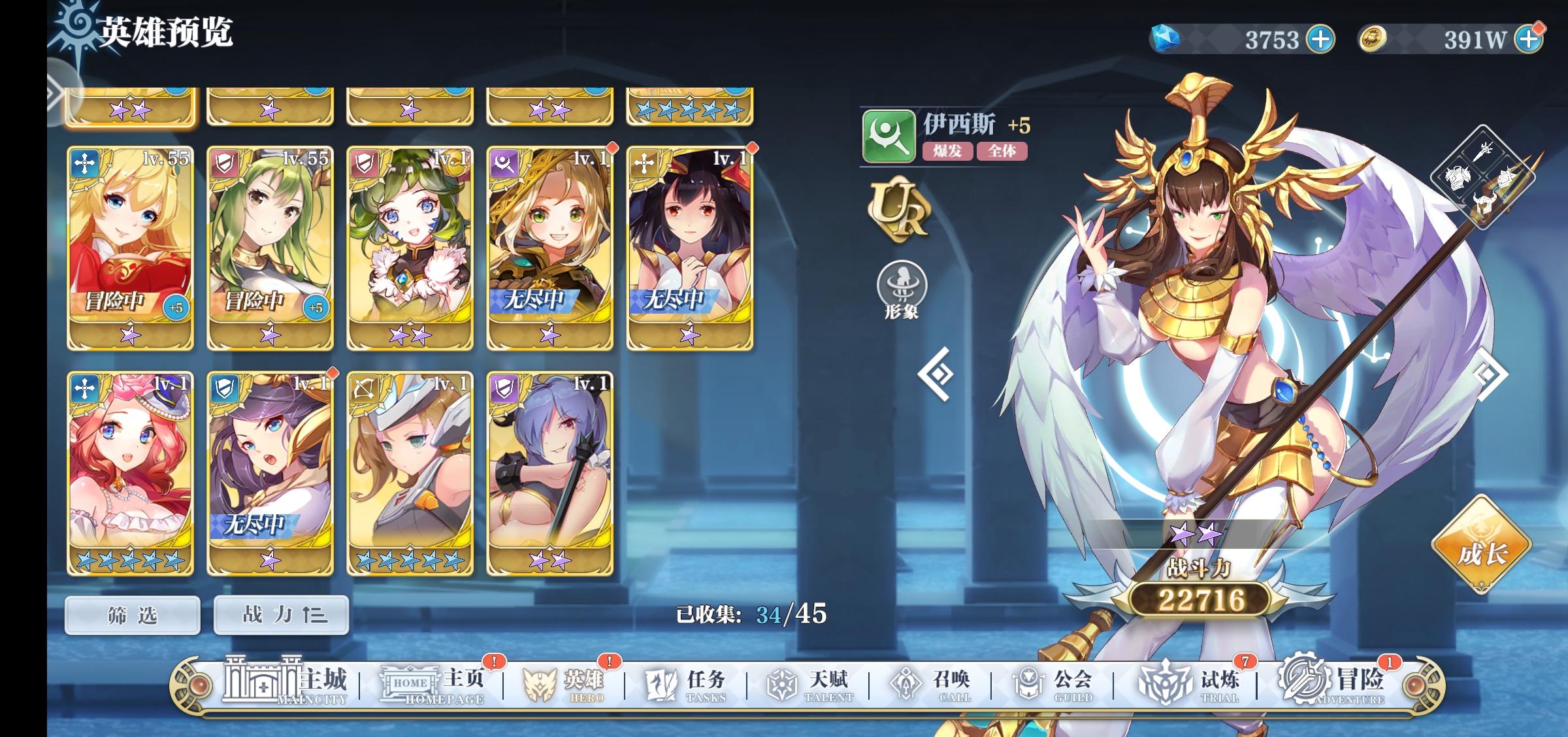Image resolution: width=1568 pixels, height=737 pixels.
Task: Select the armor slot in the equipment grid
Action: 1456,178
